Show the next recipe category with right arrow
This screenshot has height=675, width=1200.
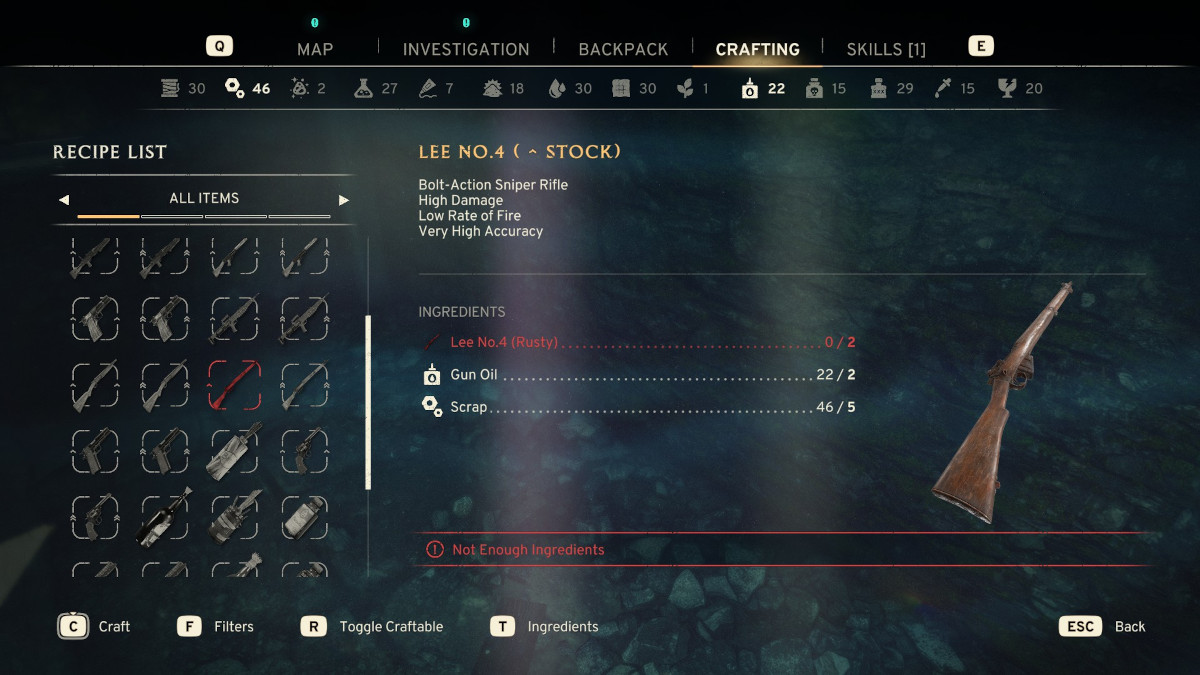(344, 199)
